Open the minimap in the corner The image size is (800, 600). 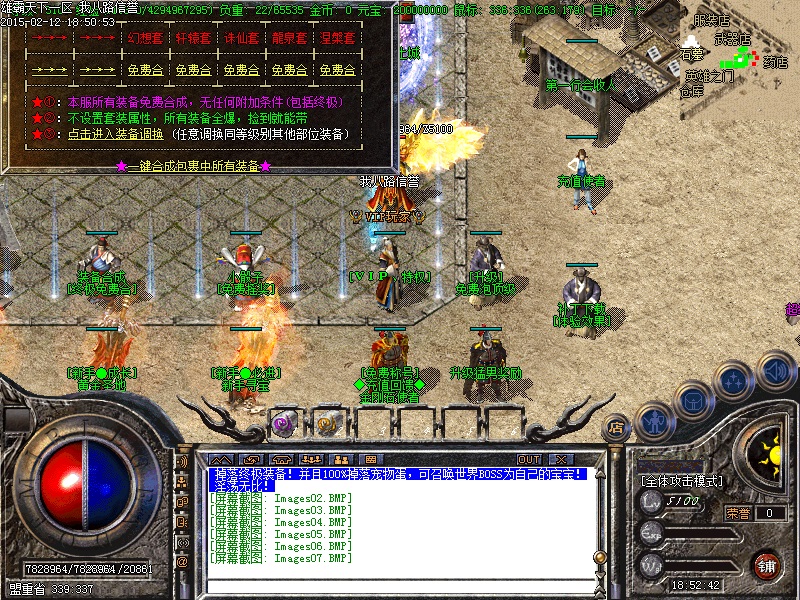click(x=740, y=50)
